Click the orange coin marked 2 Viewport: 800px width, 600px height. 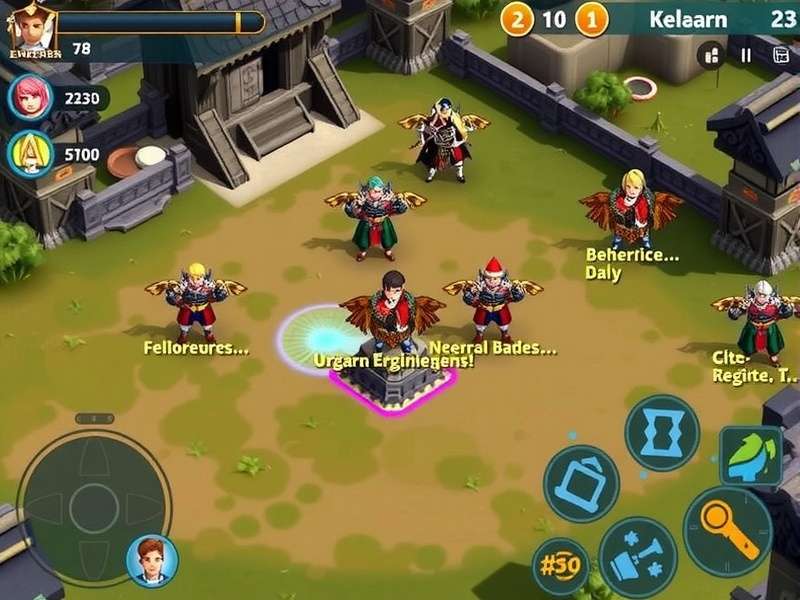coord(517,18)
